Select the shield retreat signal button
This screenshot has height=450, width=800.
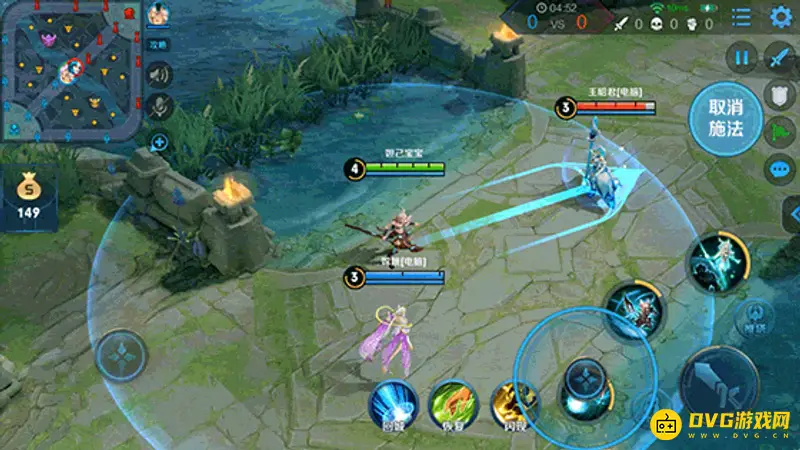coord(779,94)
